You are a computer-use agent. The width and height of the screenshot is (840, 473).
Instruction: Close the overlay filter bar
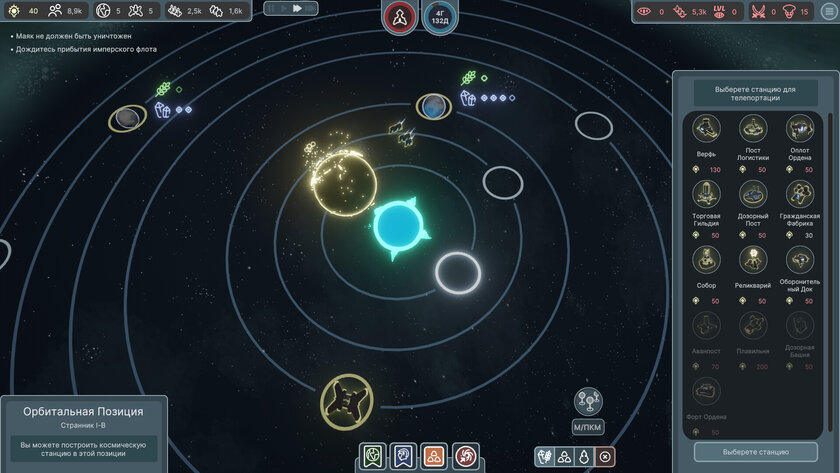click(605, 456)
